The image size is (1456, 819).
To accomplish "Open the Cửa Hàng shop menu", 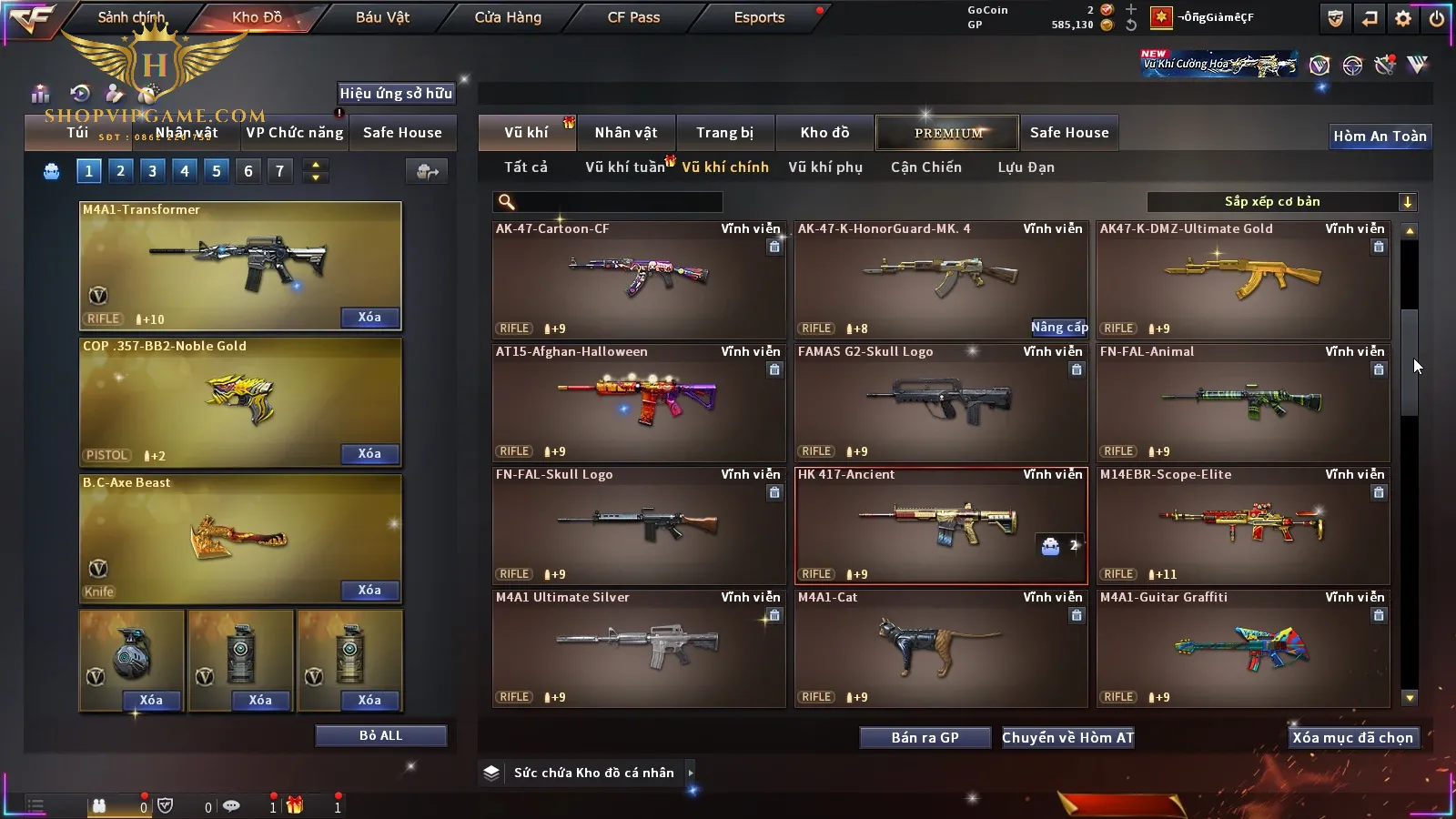I will click(508, 17).
